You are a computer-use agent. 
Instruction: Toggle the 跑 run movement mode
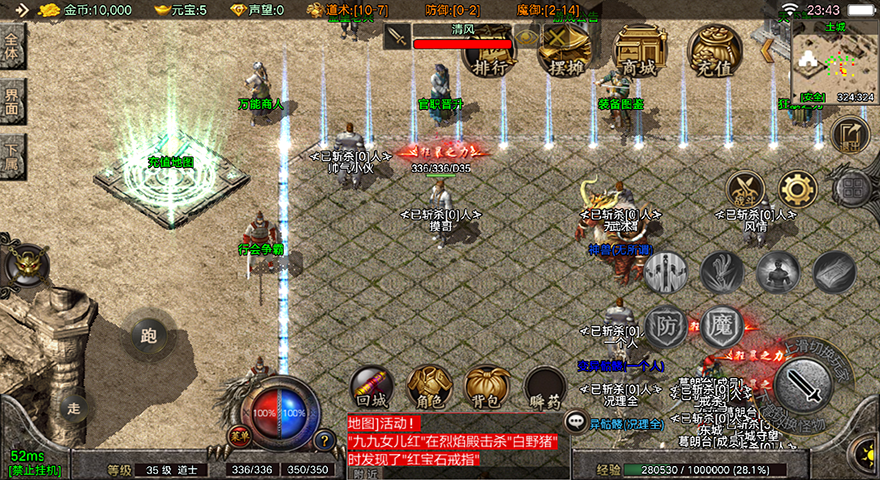click(149, 336)
